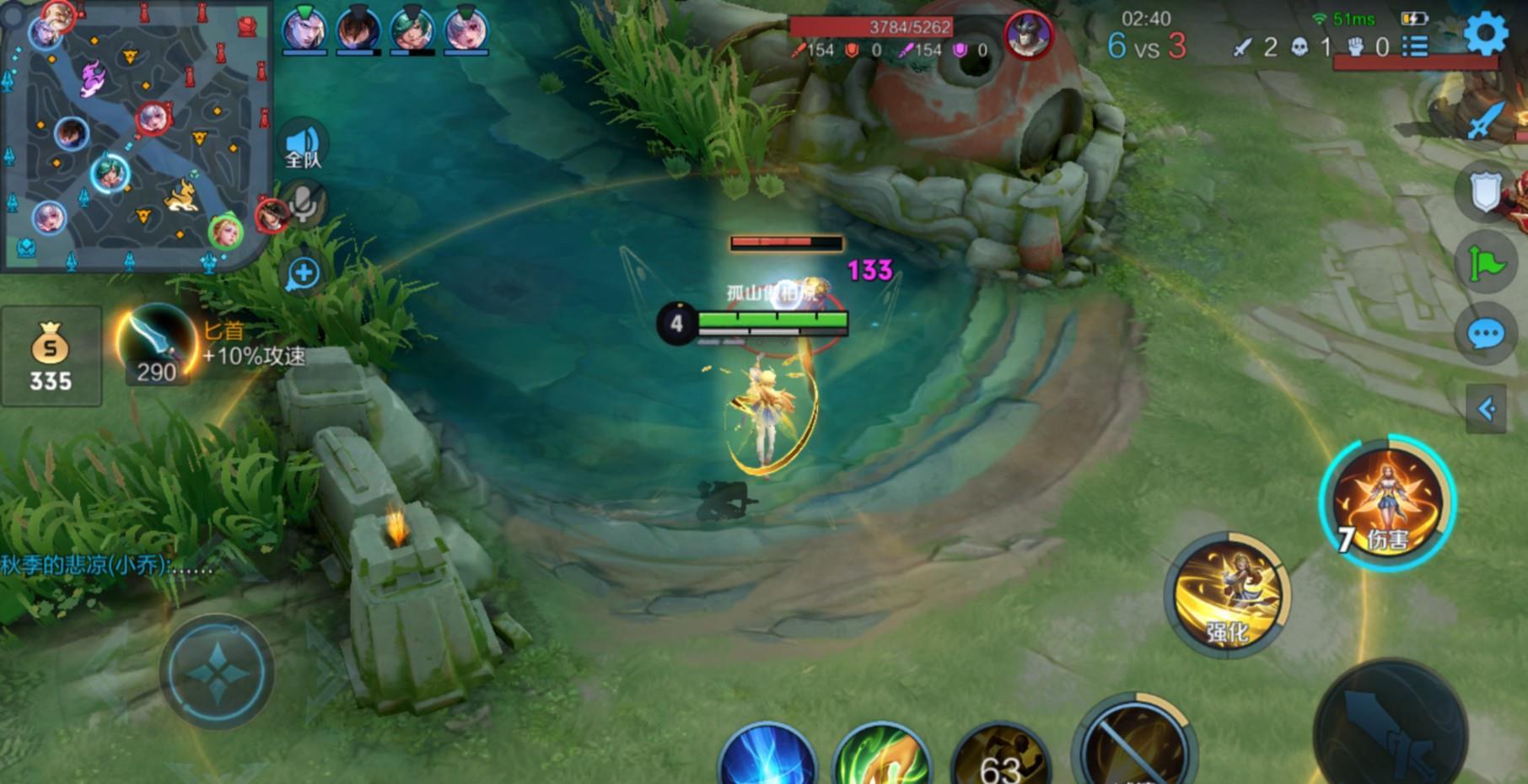Expand the side panel arrow
The image size is (1528, 784).
(1486, 410)
